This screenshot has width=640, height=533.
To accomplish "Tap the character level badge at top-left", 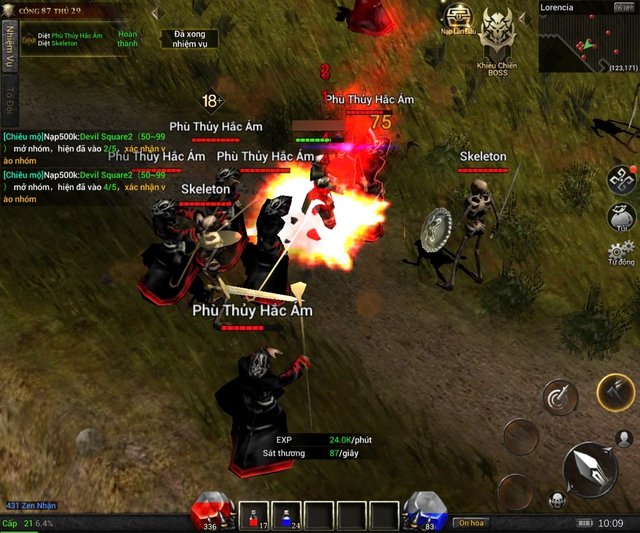I will point(12,12).
